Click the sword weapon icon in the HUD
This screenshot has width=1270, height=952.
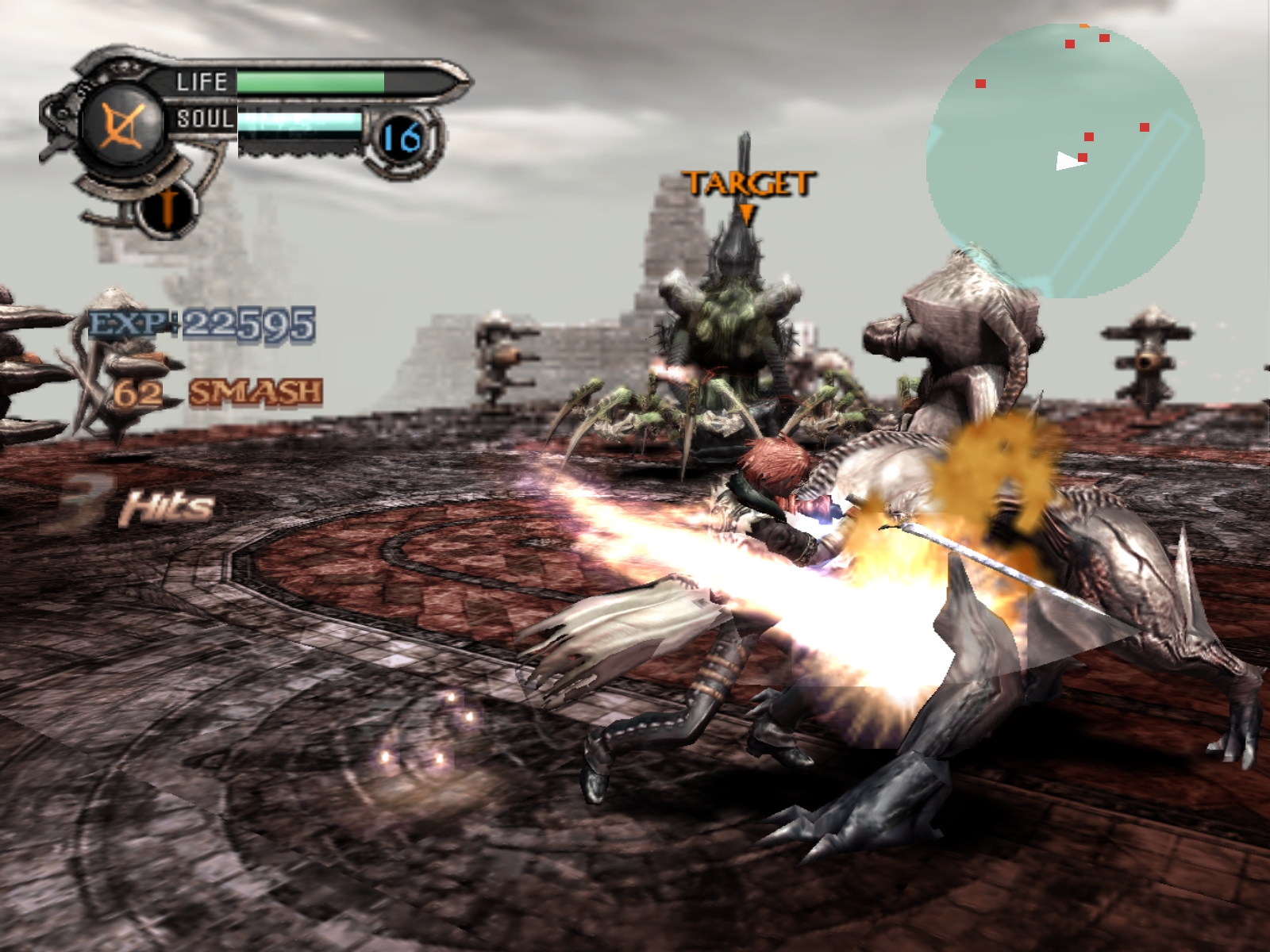click(x=167, y=208)
